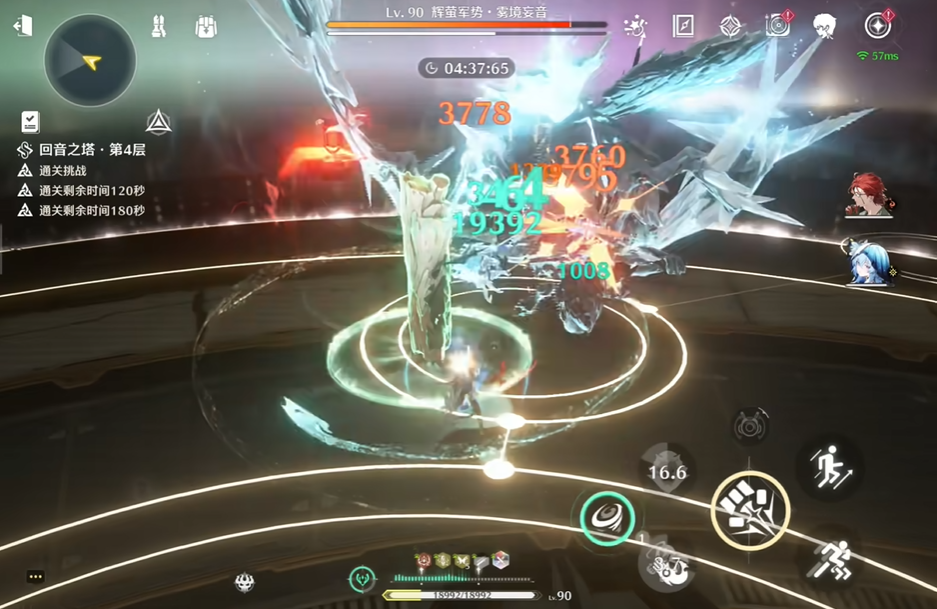
Task: Open the quest checklist icon under the minimap
Action: (30, 122)
